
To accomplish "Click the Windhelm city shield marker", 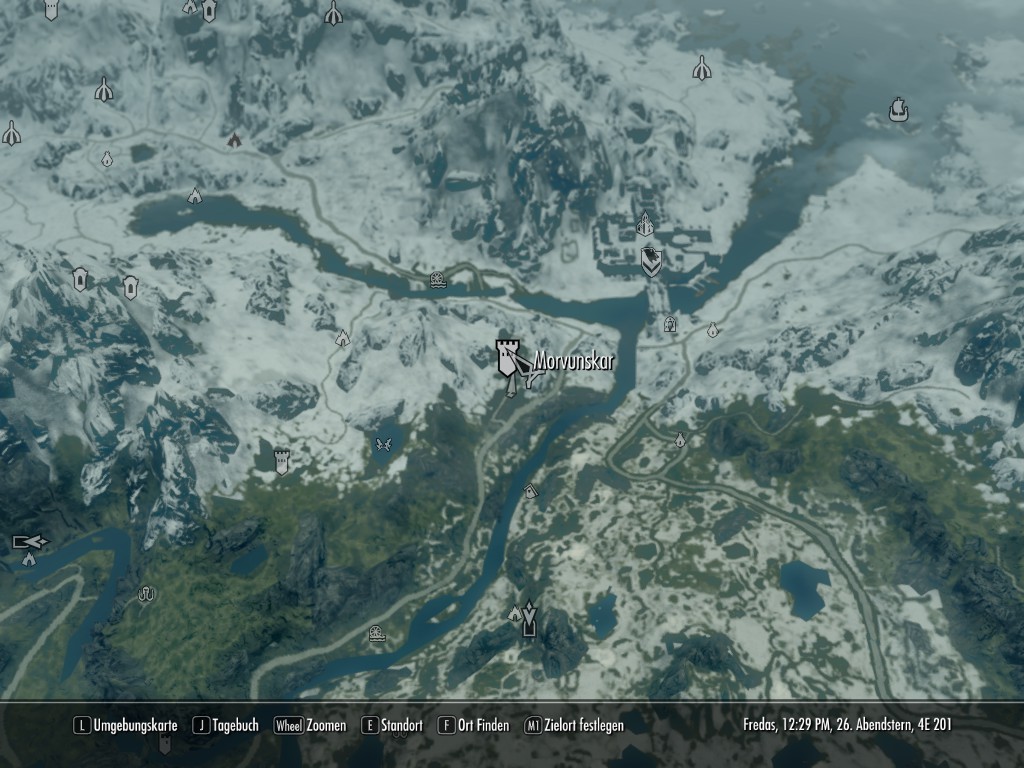I will [650, 261].
